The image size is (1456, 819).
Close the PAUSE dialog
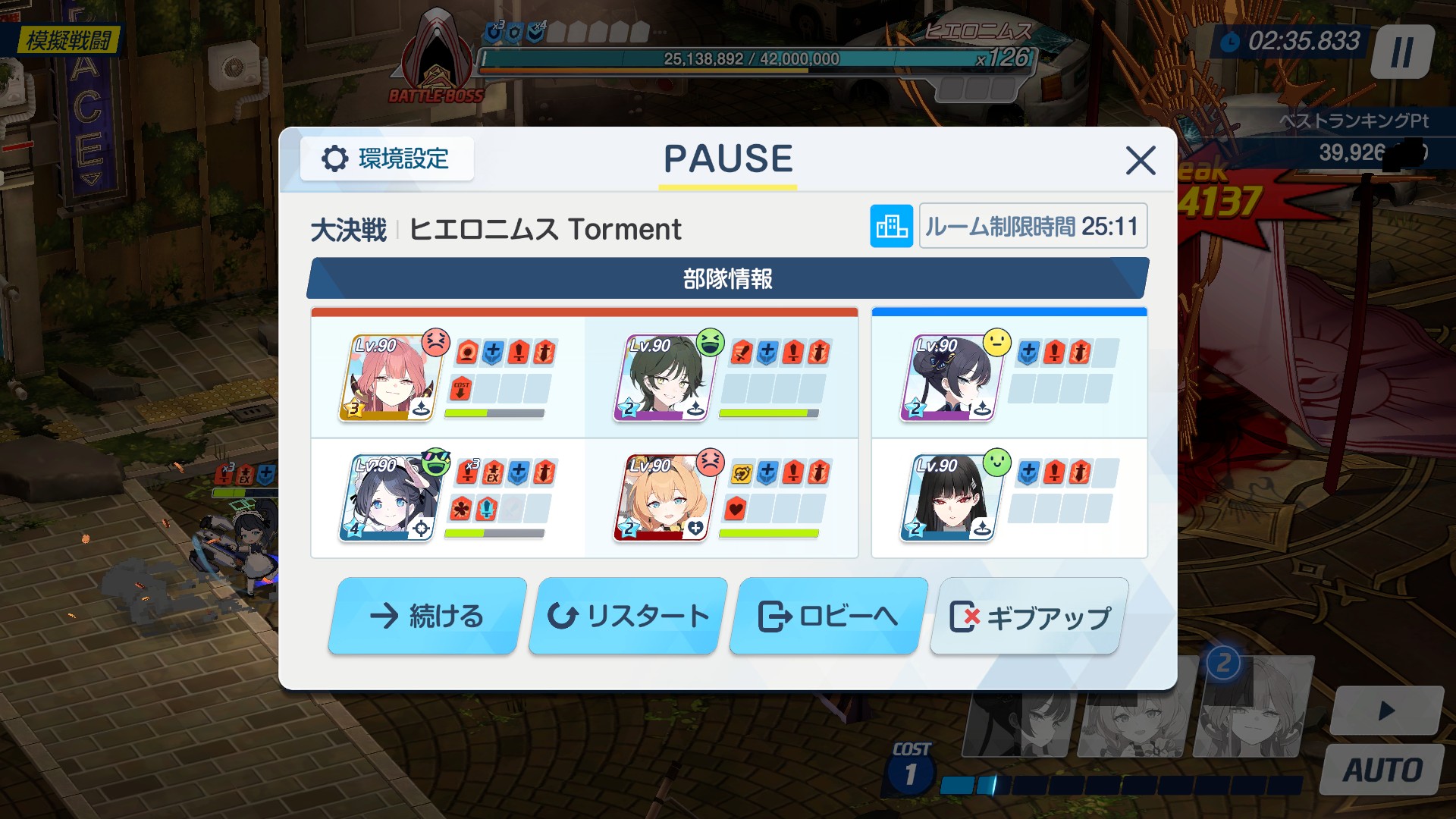point(1141,161)
